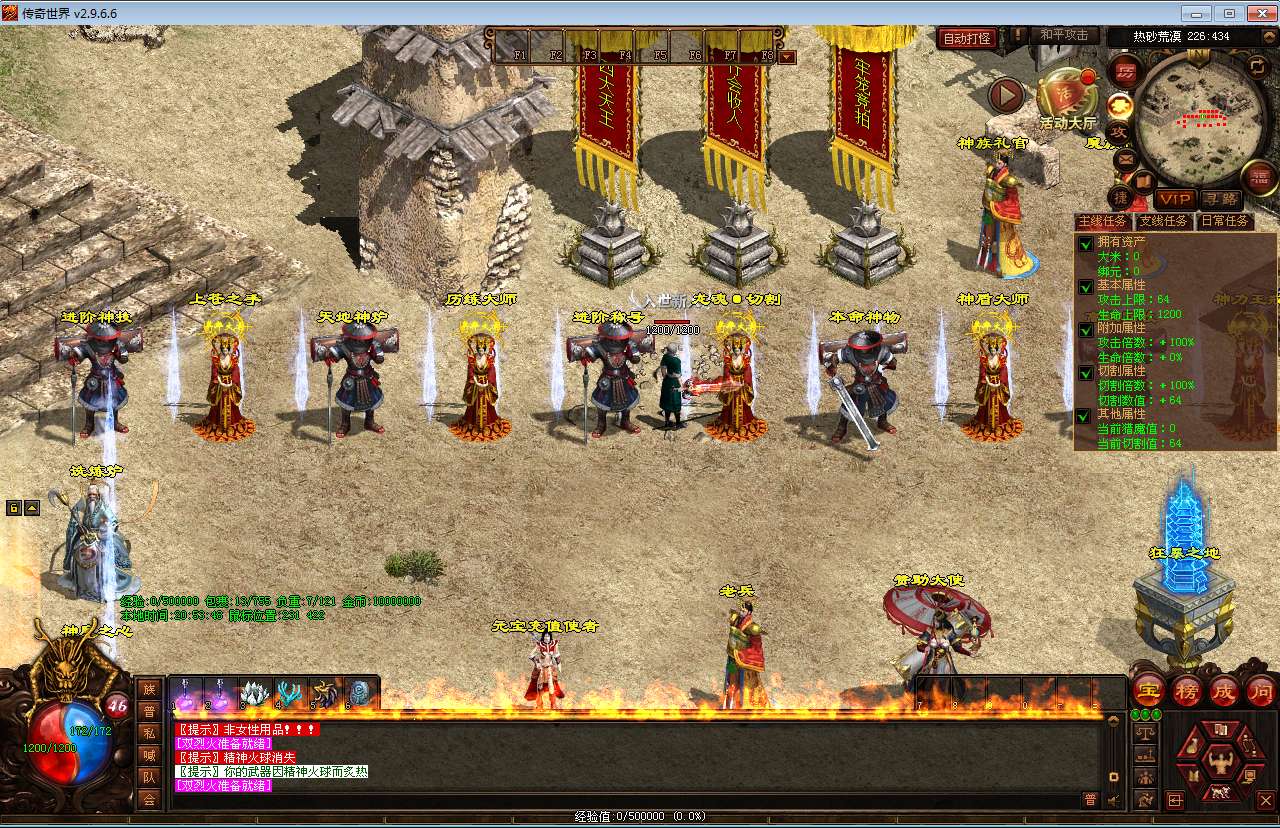Select the 主线任务 main quest tab
The width and height of the screenshot is (1280, 828).
pyautogui.click(x=1103, y=221)
